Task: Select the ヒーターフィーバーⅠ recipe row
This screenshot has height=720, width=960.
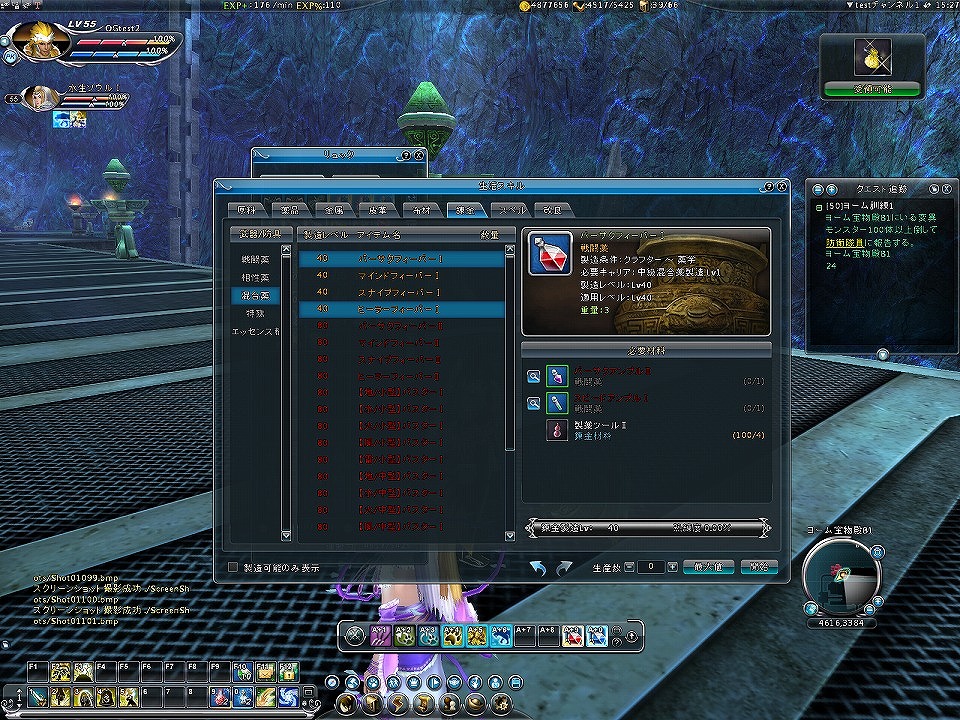Action: (402, 310)
